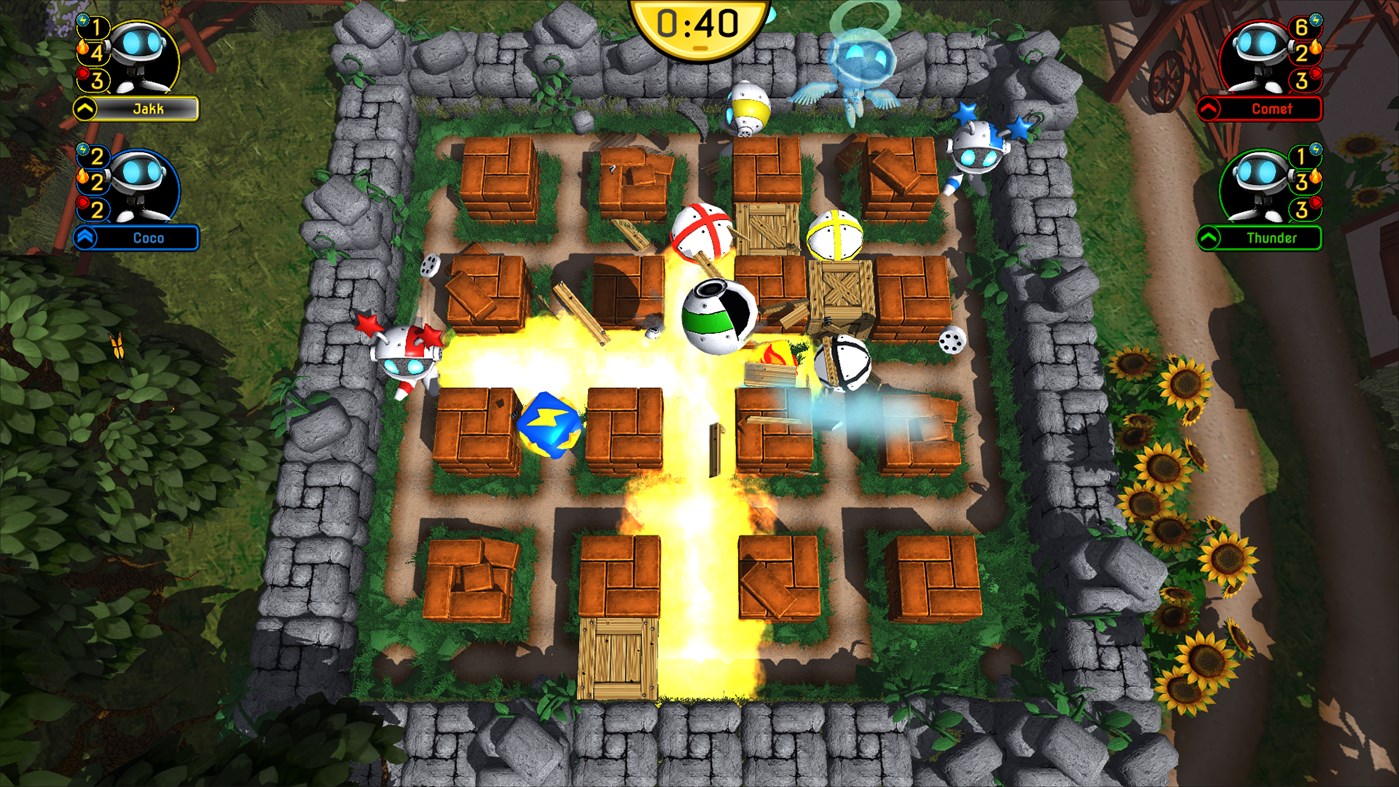Click Coco's heart lives icon
This screenshot has width=1399, height=787.
[84, 204]
